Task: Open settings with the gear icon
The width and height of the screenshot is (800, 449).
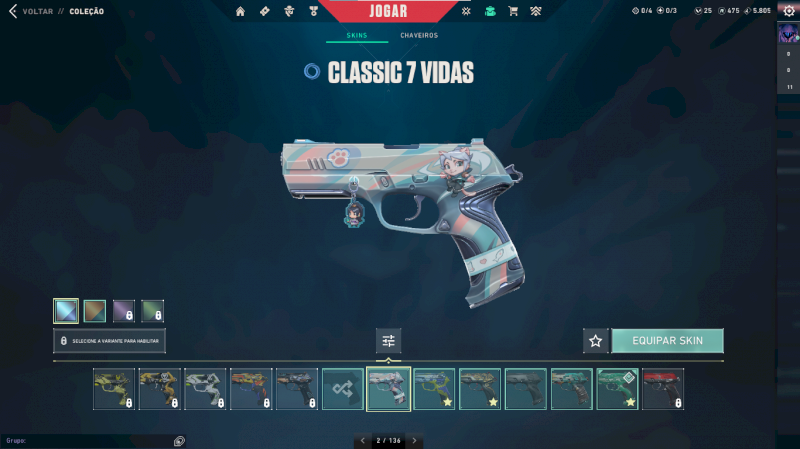Action: click(x=788, y=11)
